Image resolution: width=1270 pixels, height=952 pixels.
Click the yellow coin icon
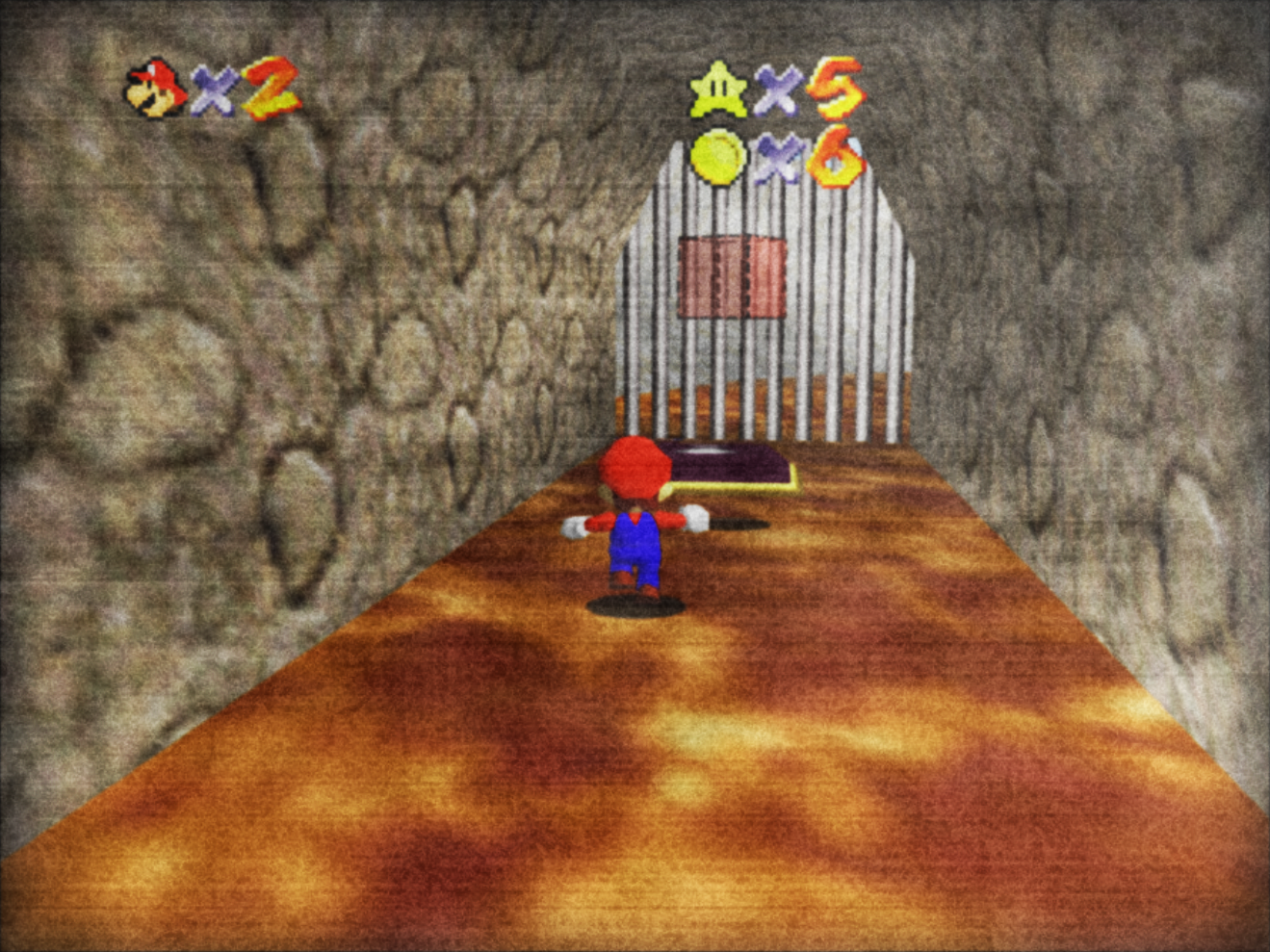[718, 156]
